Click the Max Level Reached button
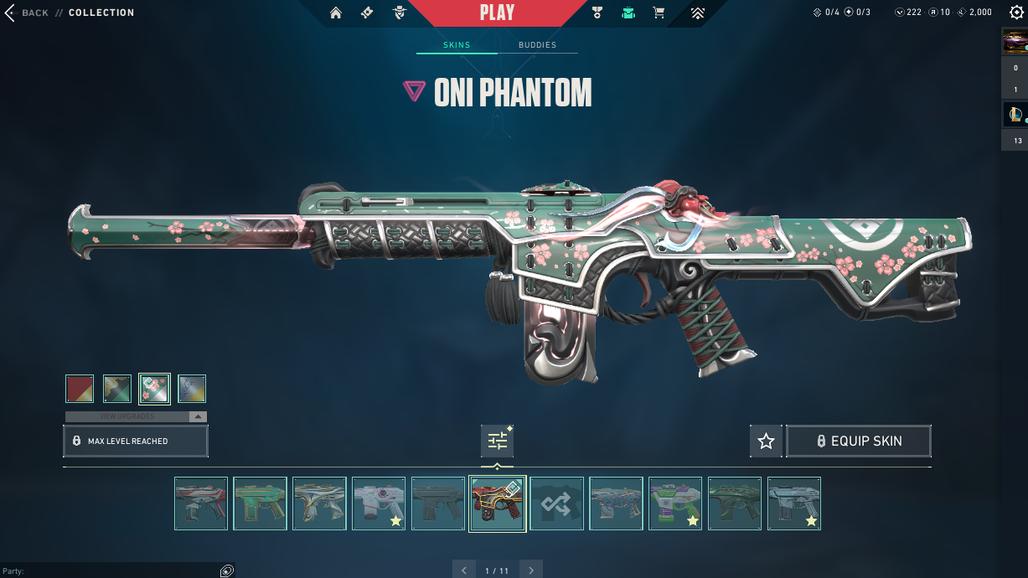This screenshot has height=578, width=1028. point(136,441)
